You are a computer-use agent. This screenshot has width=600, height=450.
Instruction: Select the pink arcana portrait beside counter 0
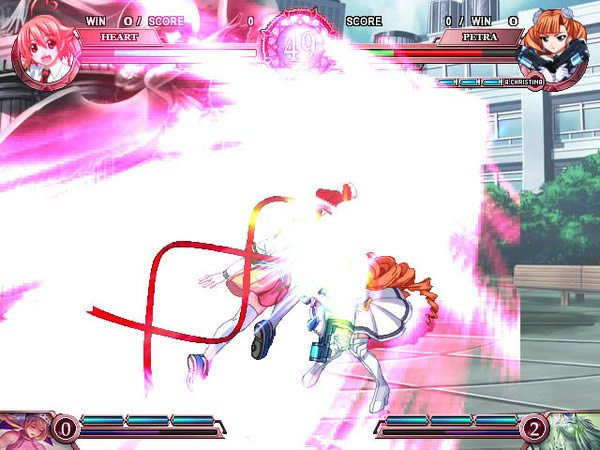[22, 430]
